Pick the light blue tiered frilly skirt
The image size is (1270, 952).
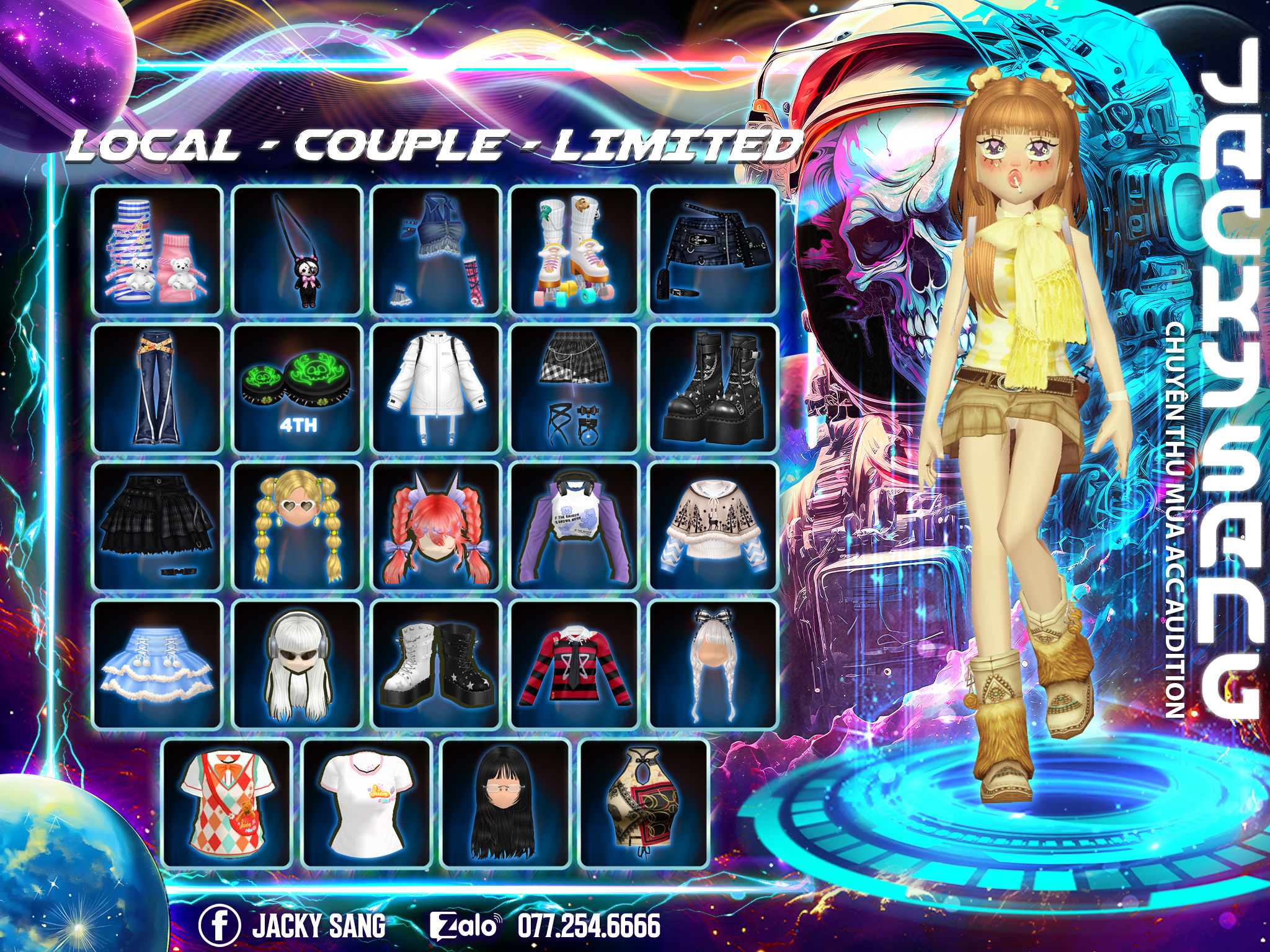coord(158,665)
